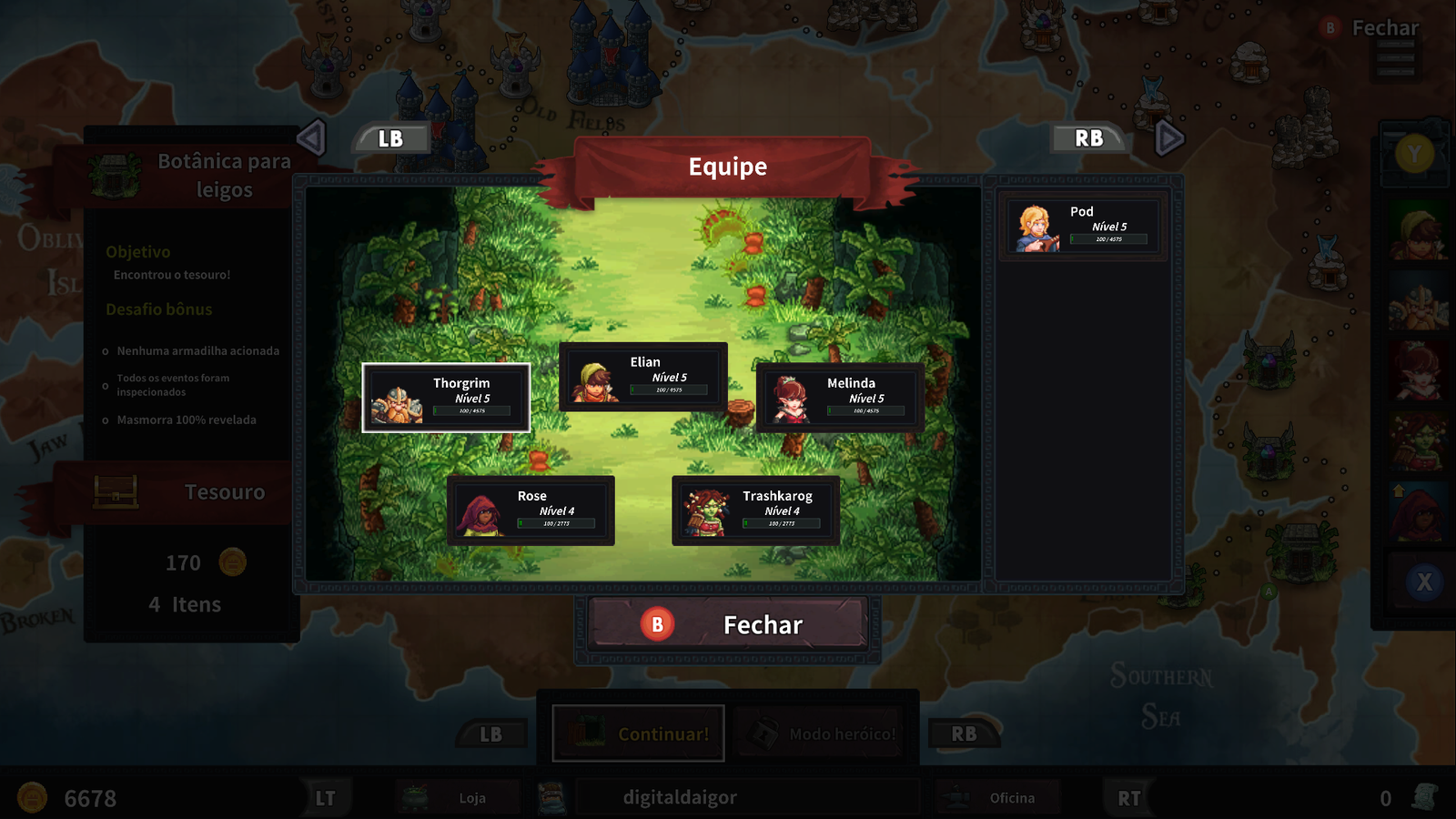This screenshot has width=1456, height=819.
Task: Select Pod in the reserve list
Action: click(x=1082, y=227)
